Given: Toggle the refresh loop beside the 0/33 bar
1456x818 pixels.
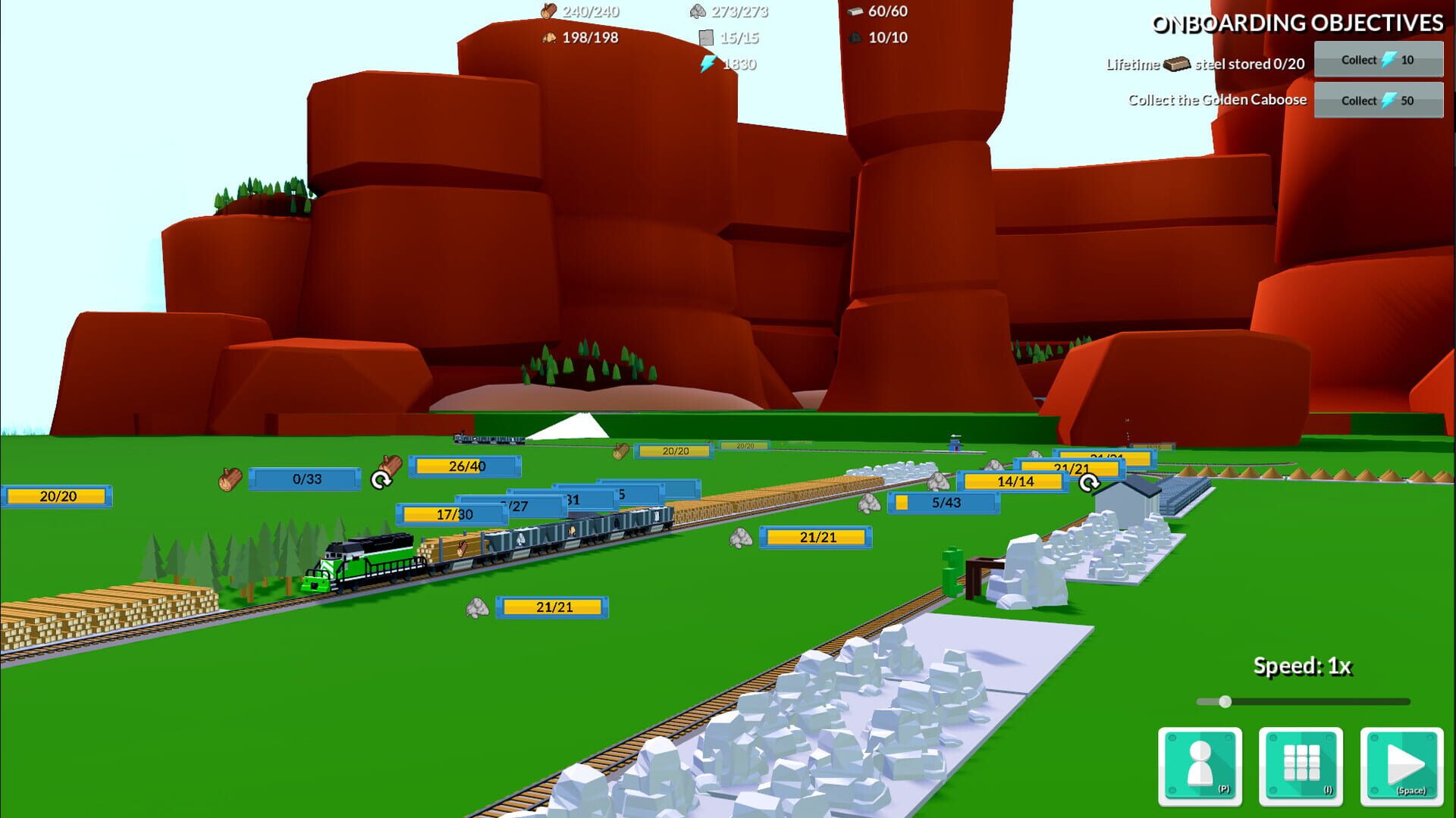Looking at the screenshot, I should tap(382, 478).
